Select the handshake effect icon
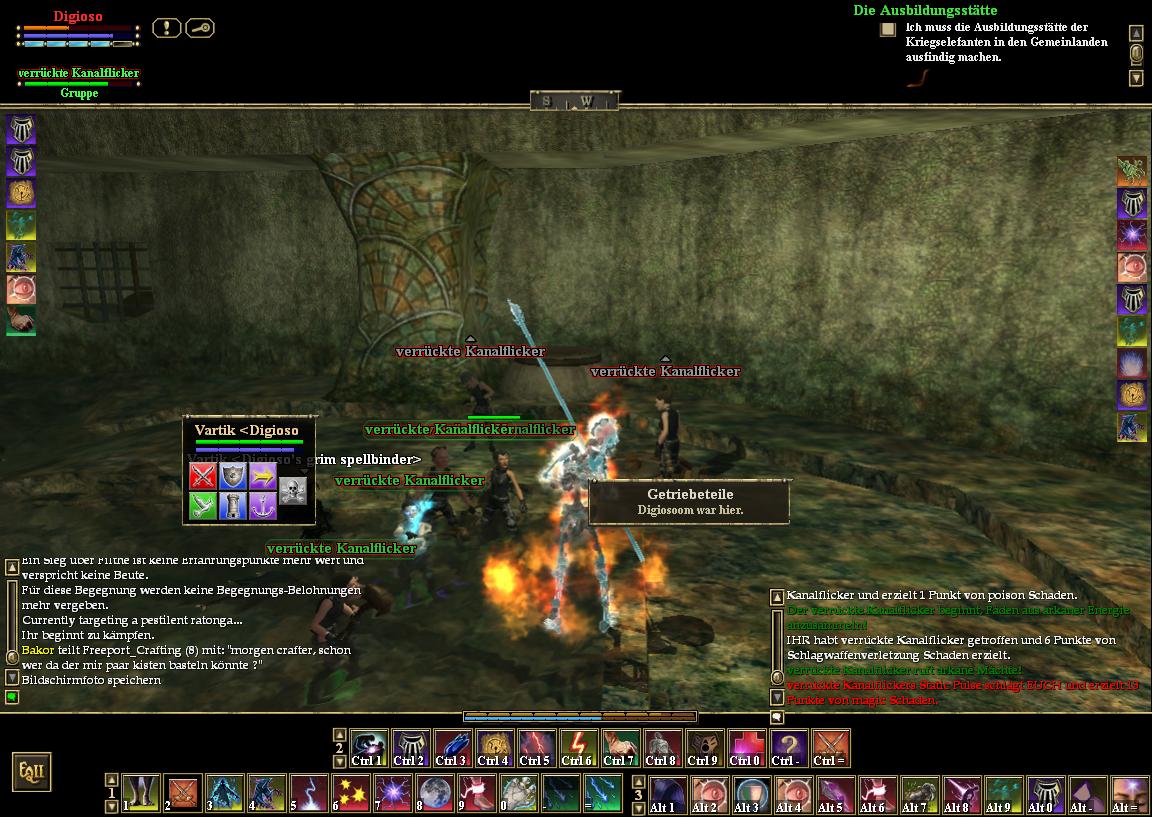This screenshot has width=1152, height=817. [x=21, y=321]
